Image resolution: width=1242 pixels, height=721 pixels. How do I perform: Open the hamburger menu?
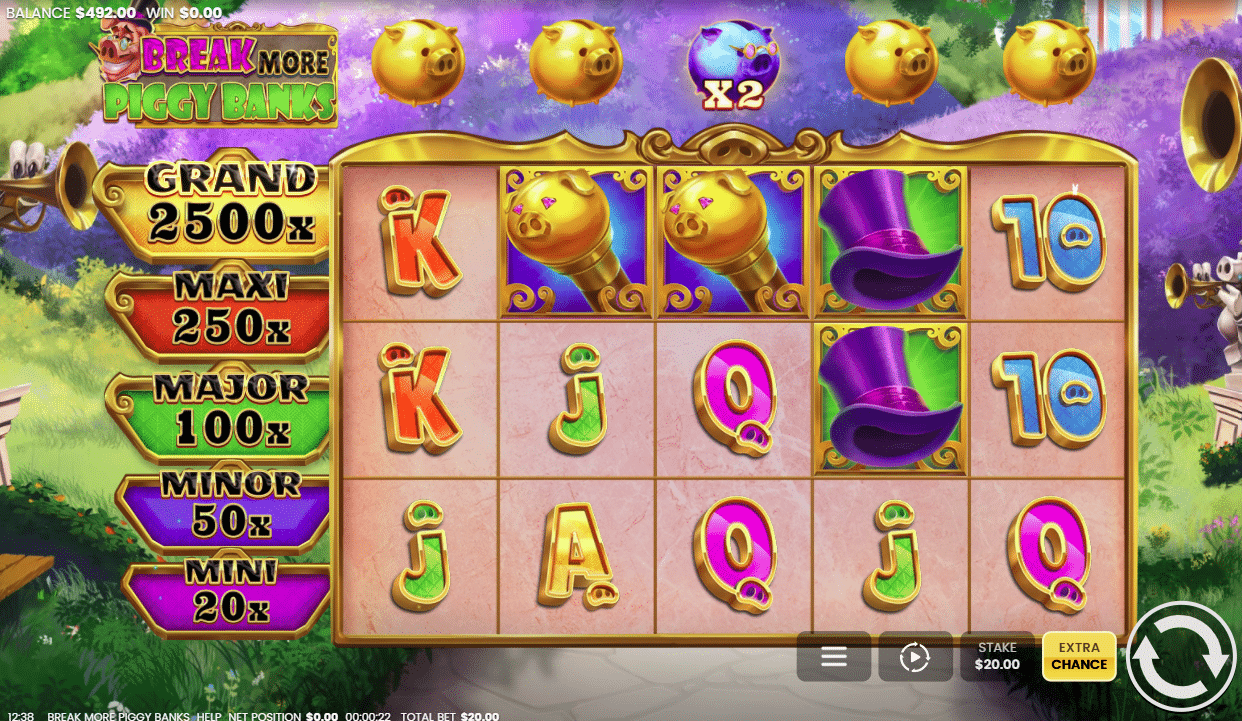point(833,657)
